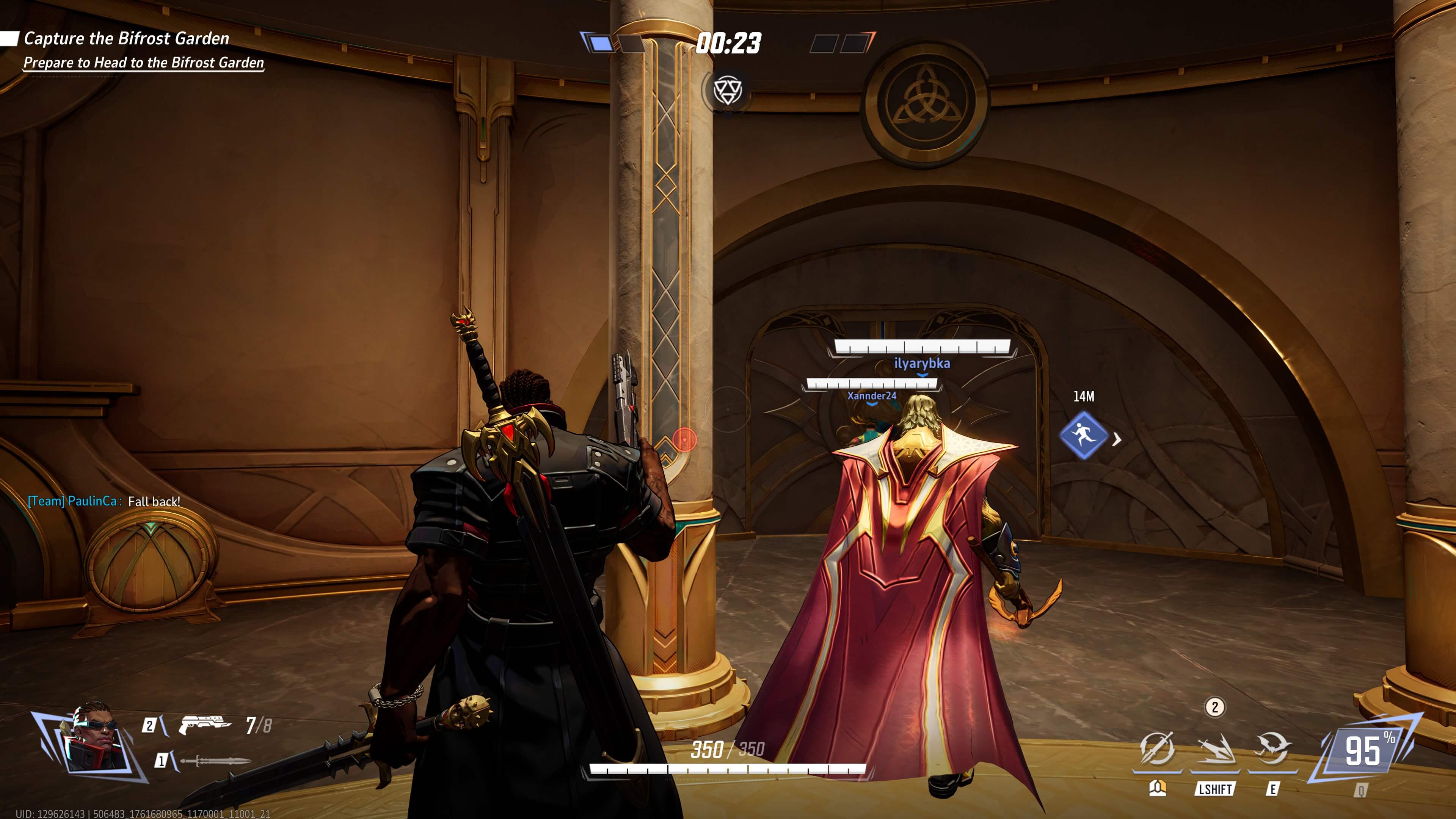Select the shotgun weapon slot
This screenshot has height=819, width=1456.
click(x=205, y=725)
